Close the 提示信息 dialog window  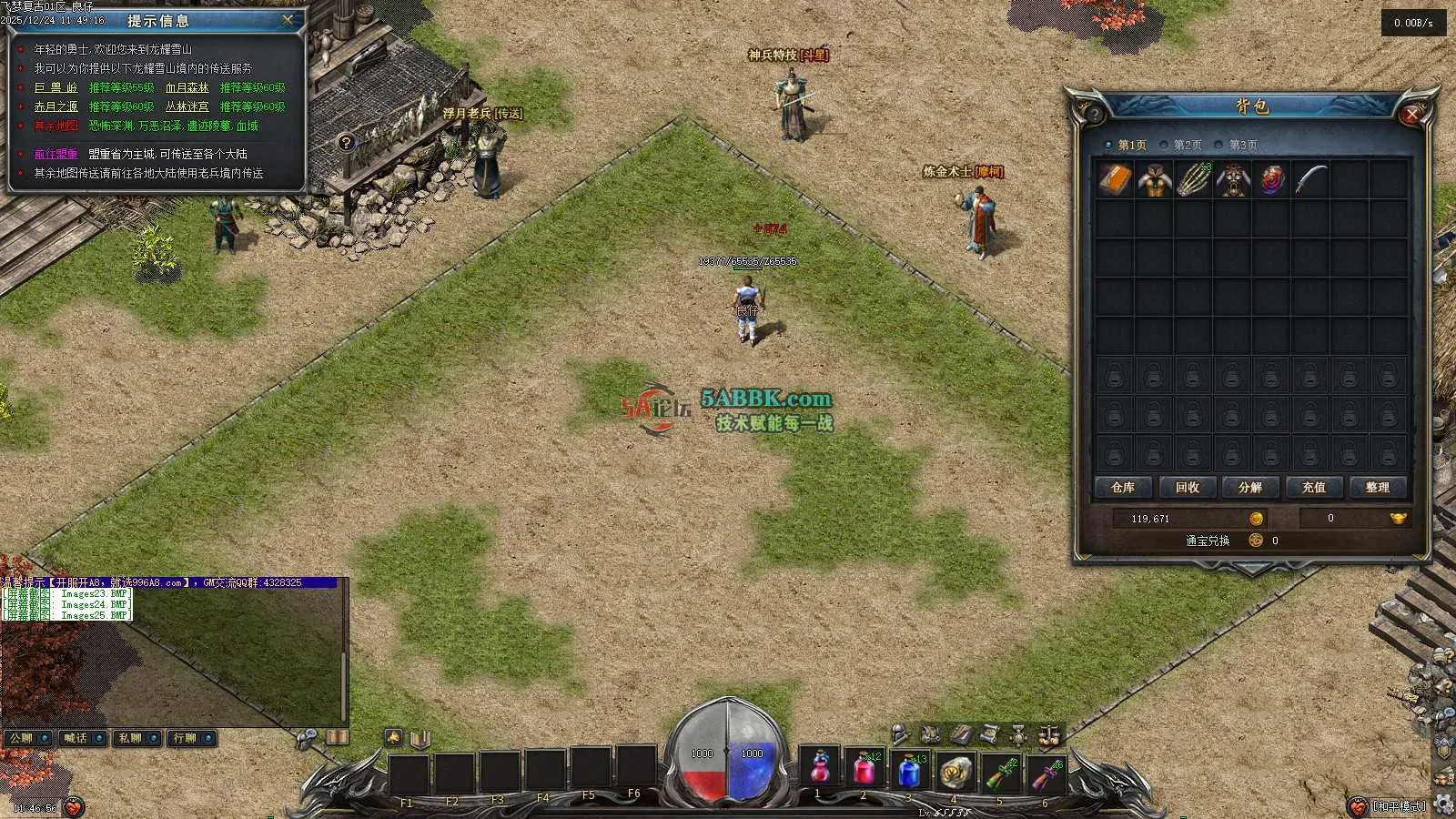click(288, 19)
